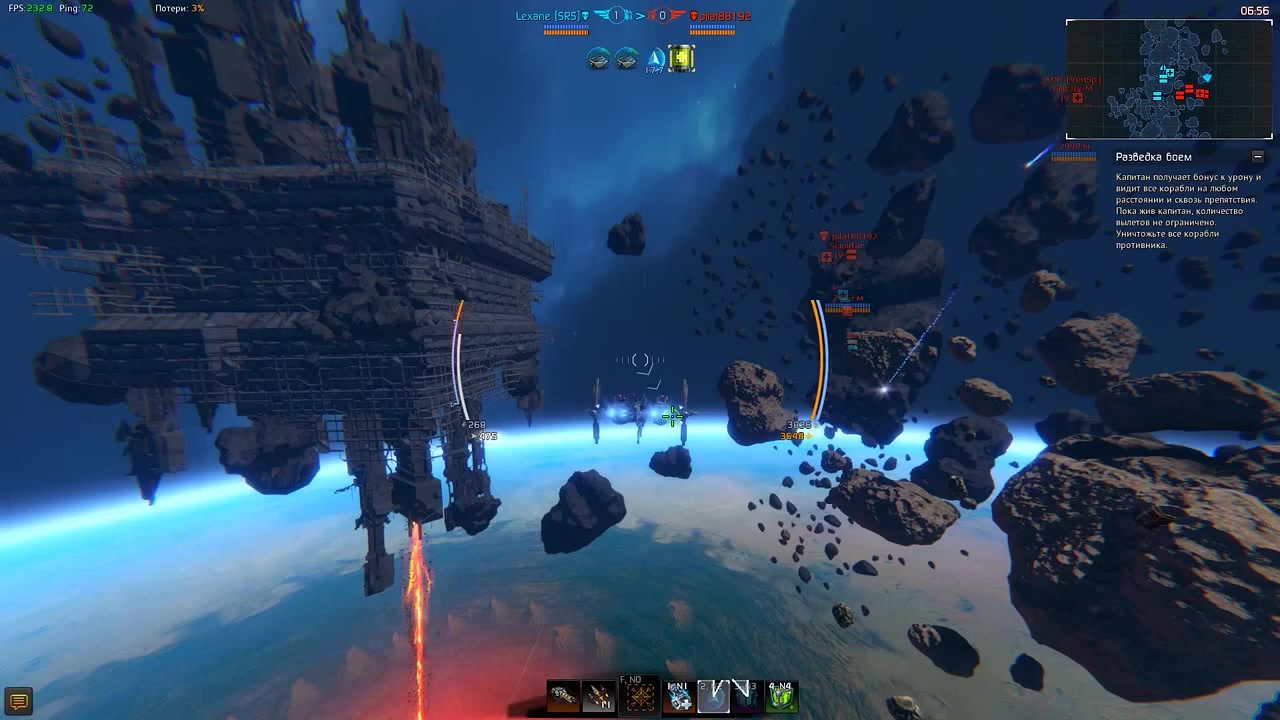Image resolution: width=1280 pixels, height=720 pixels.
Task: Click the Lexane [SRS] captain name
Action: click(x=548, y=16)
